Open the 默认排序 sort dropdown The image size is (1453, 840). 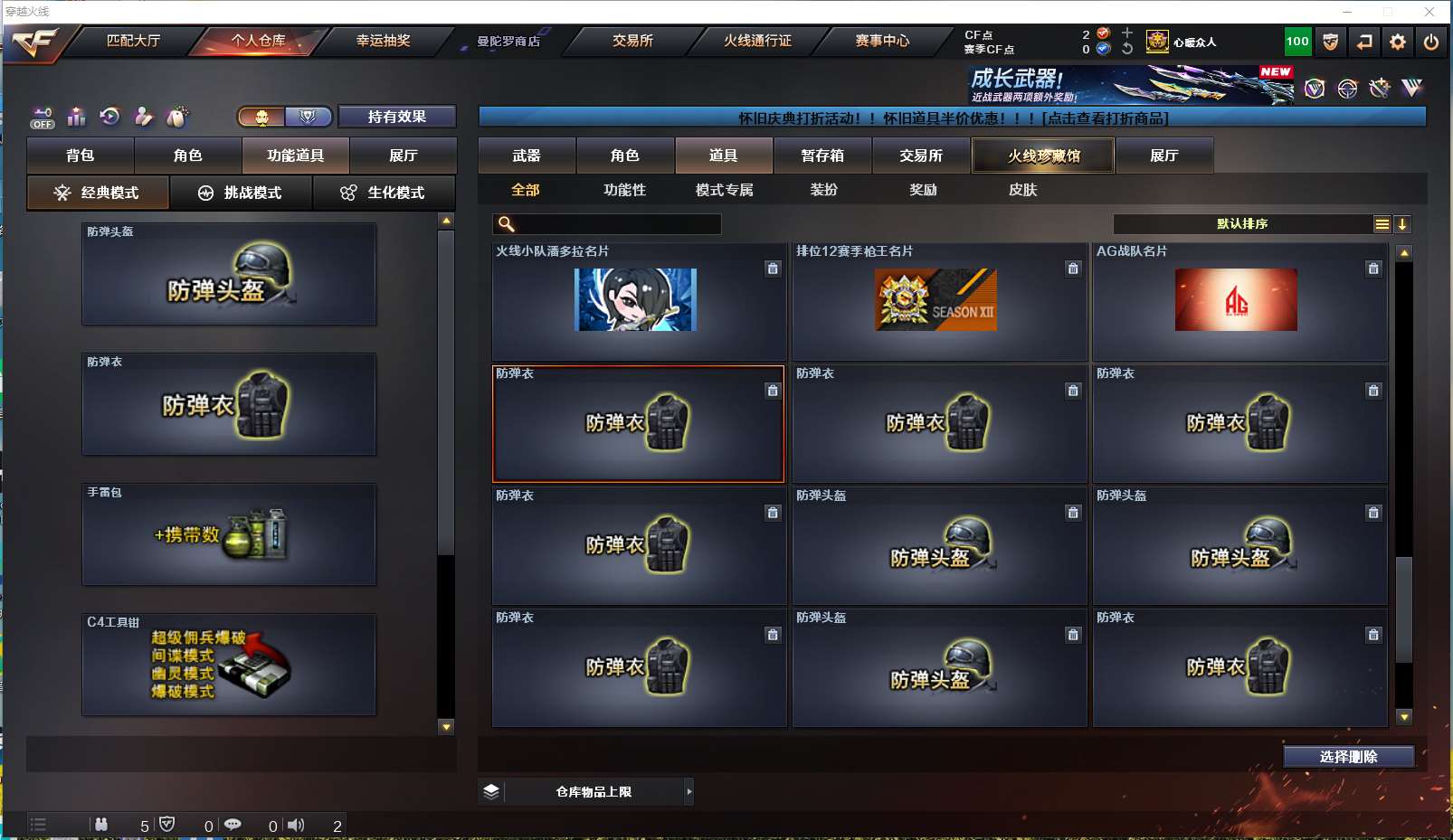click(1242, 224)
